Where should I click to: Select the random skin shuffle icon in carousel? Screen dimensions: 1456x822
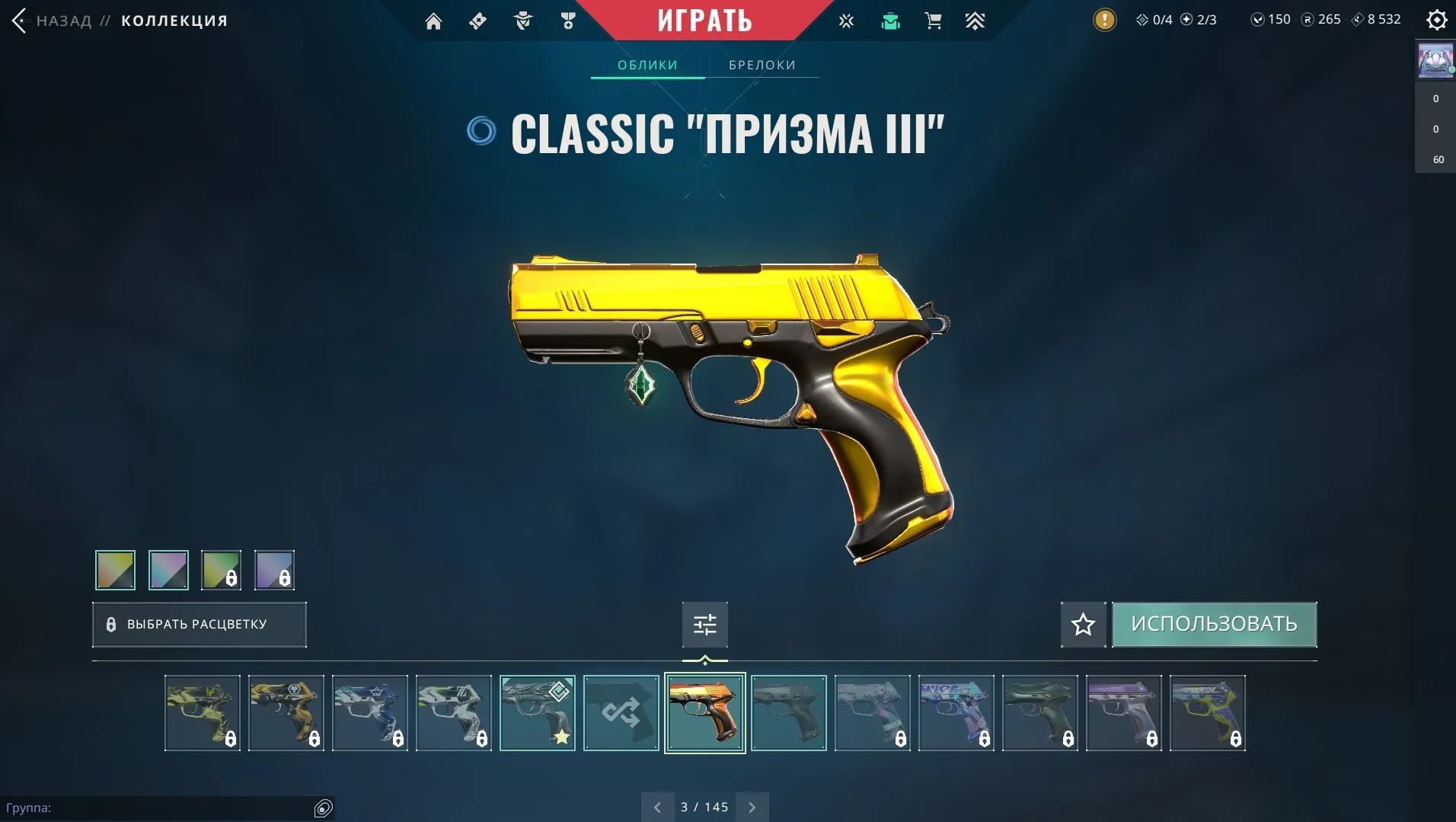(621, 713)
